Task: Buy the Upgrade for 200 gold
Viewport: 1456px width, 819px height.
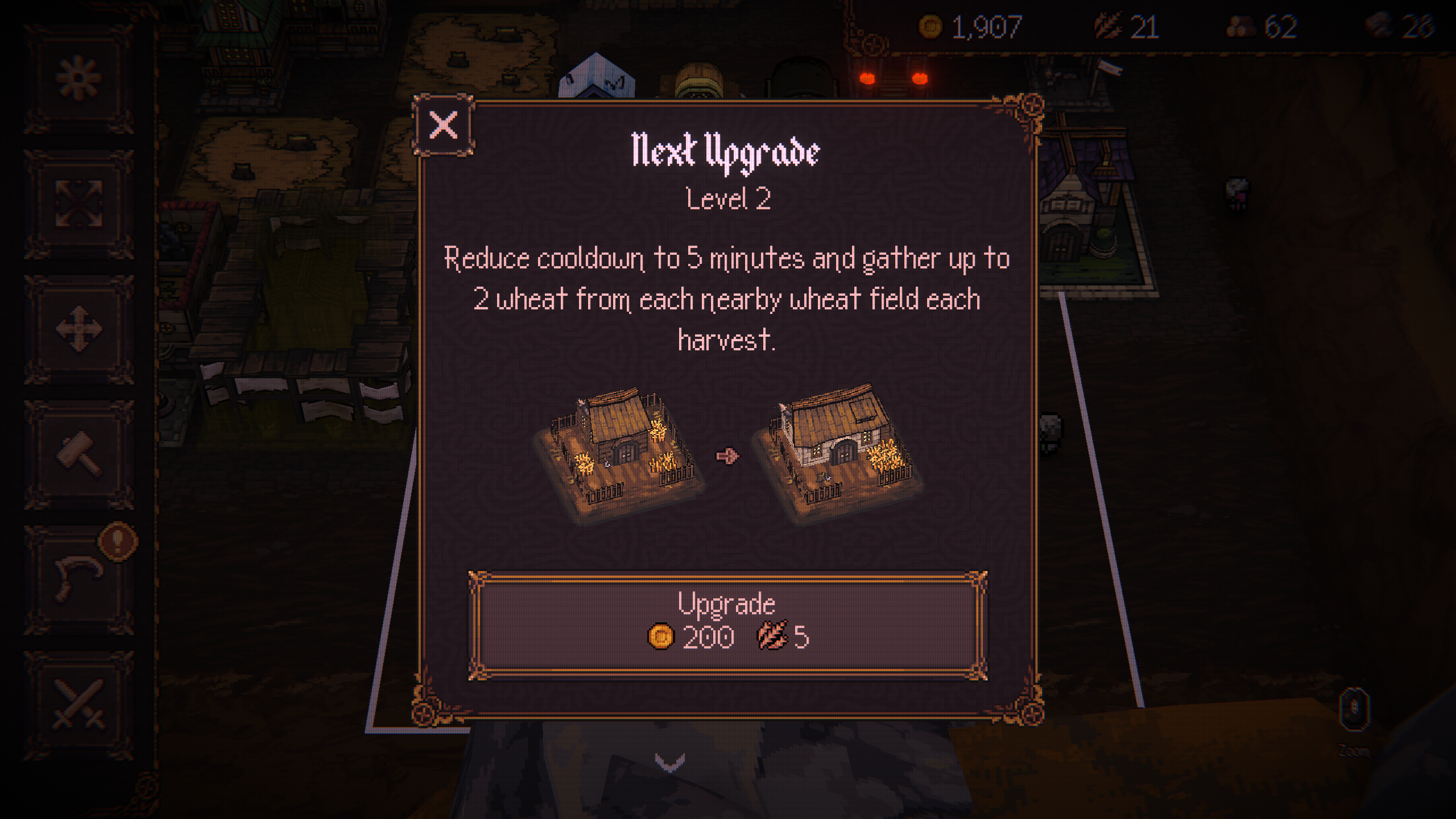Action: coord(727,625)
